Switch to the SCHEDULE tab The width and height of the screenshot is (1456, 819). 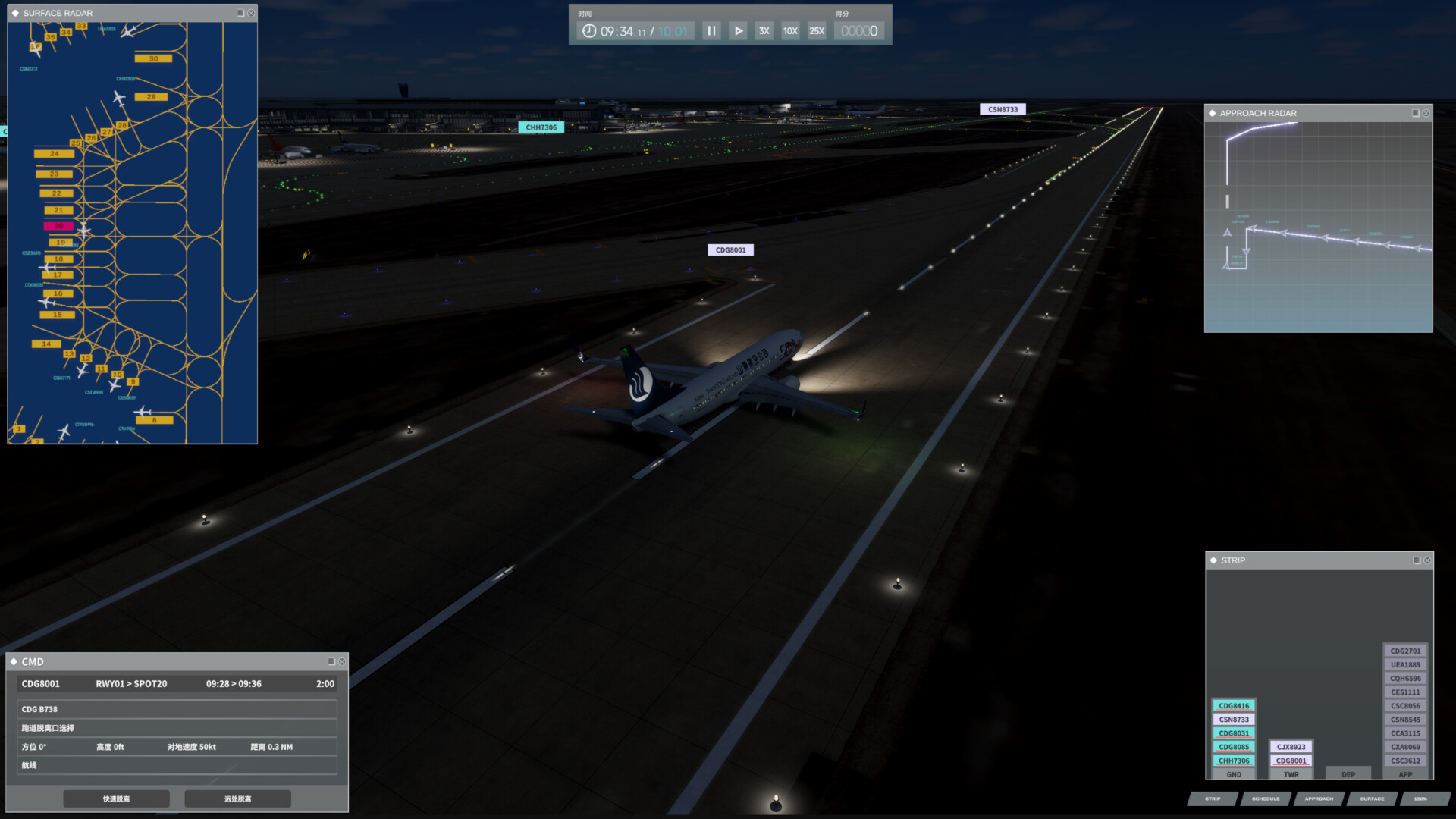tap(1265, 799)
